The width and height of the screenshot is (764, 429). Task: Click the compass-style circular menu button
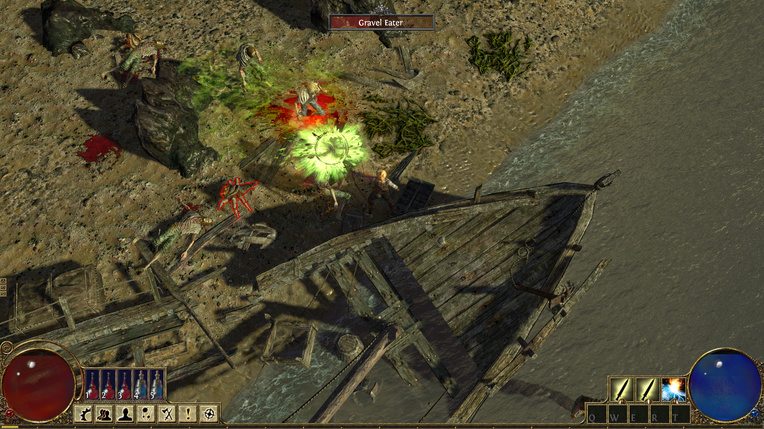209,413
